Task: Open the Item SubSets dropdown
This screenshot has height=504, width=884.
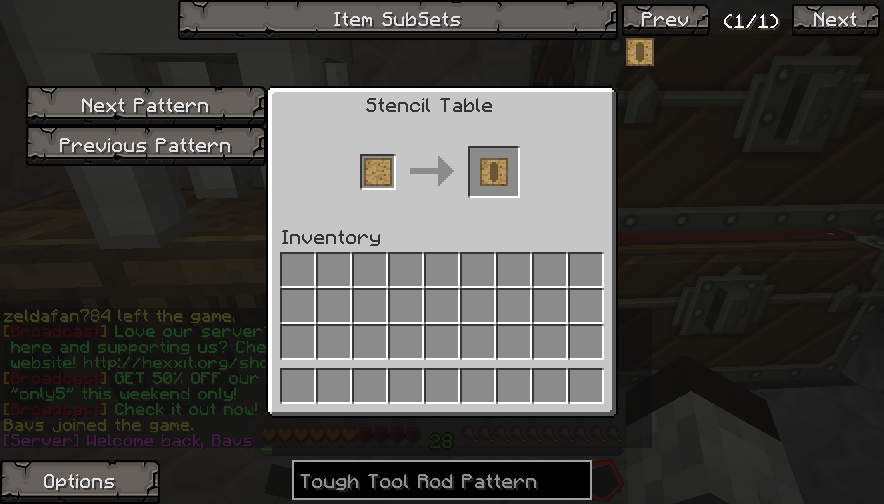Action: (397, 19)
